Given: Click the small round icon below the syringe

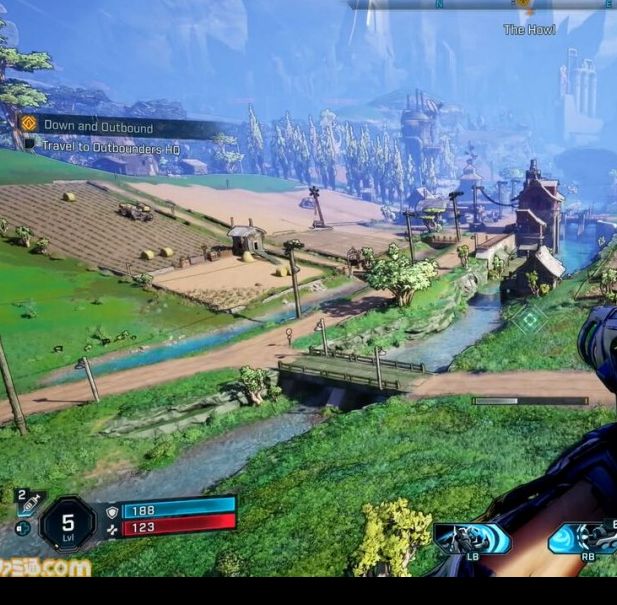Looking at the screenshot, I should [22, 528].
